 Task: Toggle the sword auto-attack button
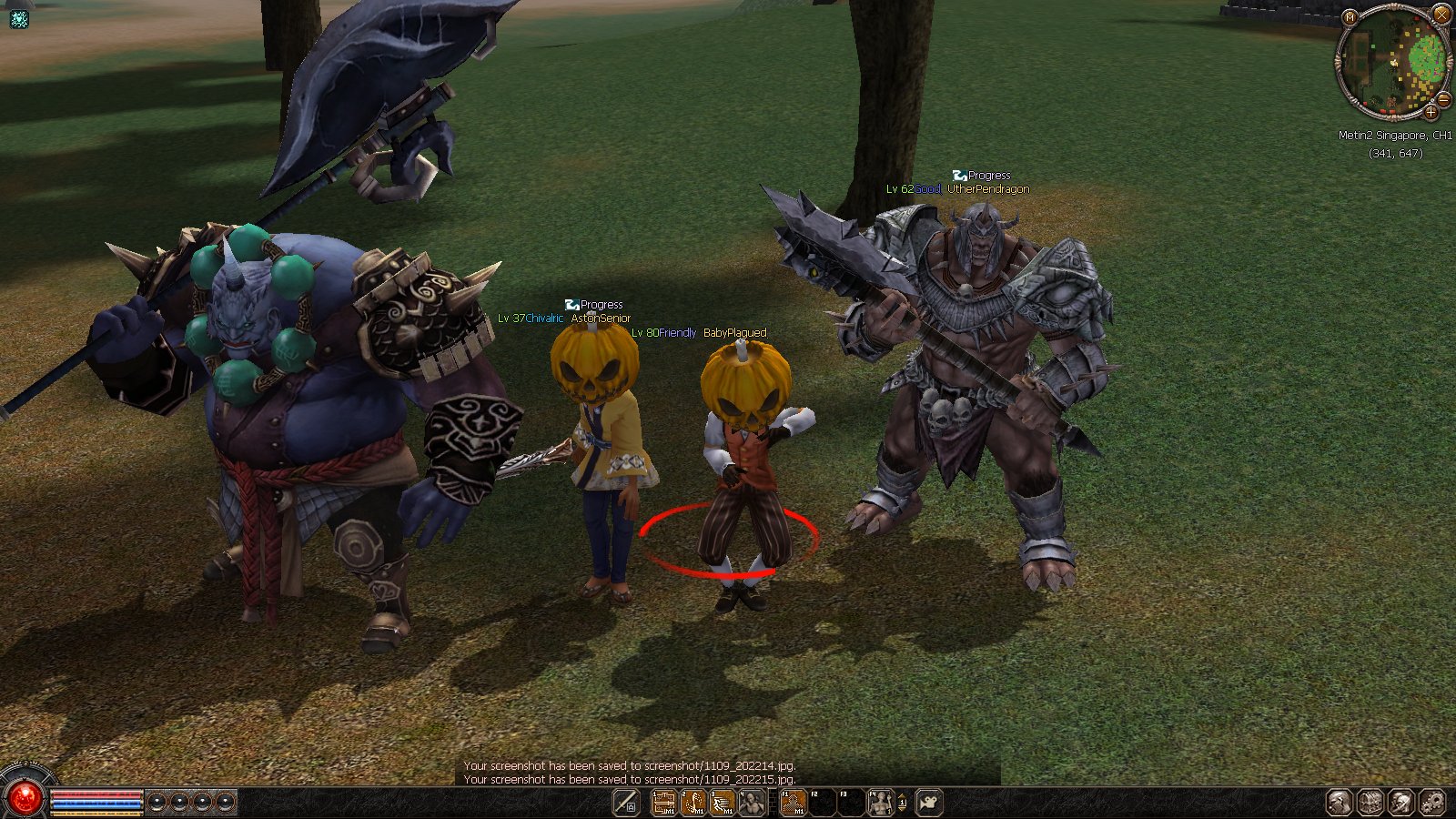(626, 803)
